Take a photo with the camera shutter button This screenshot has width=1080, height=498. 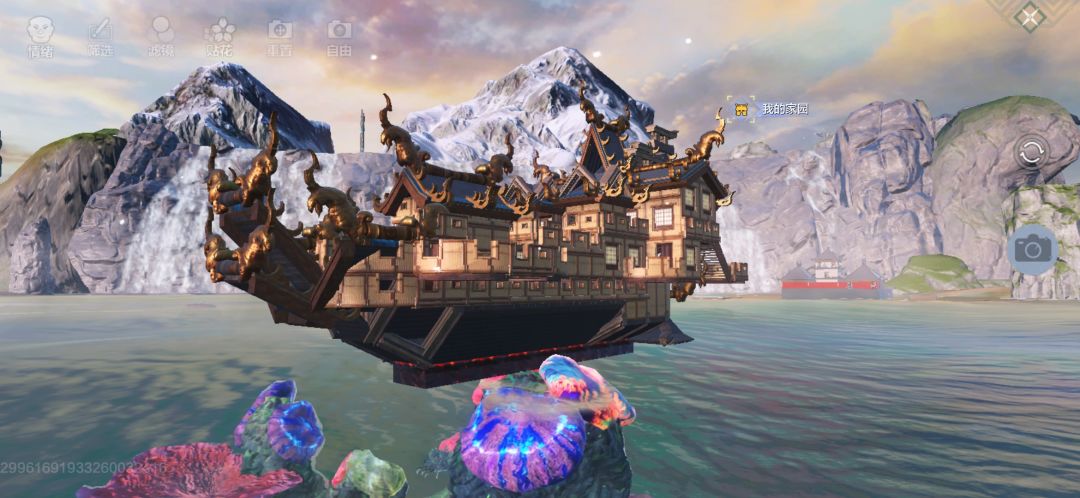tap(1031, 248)
